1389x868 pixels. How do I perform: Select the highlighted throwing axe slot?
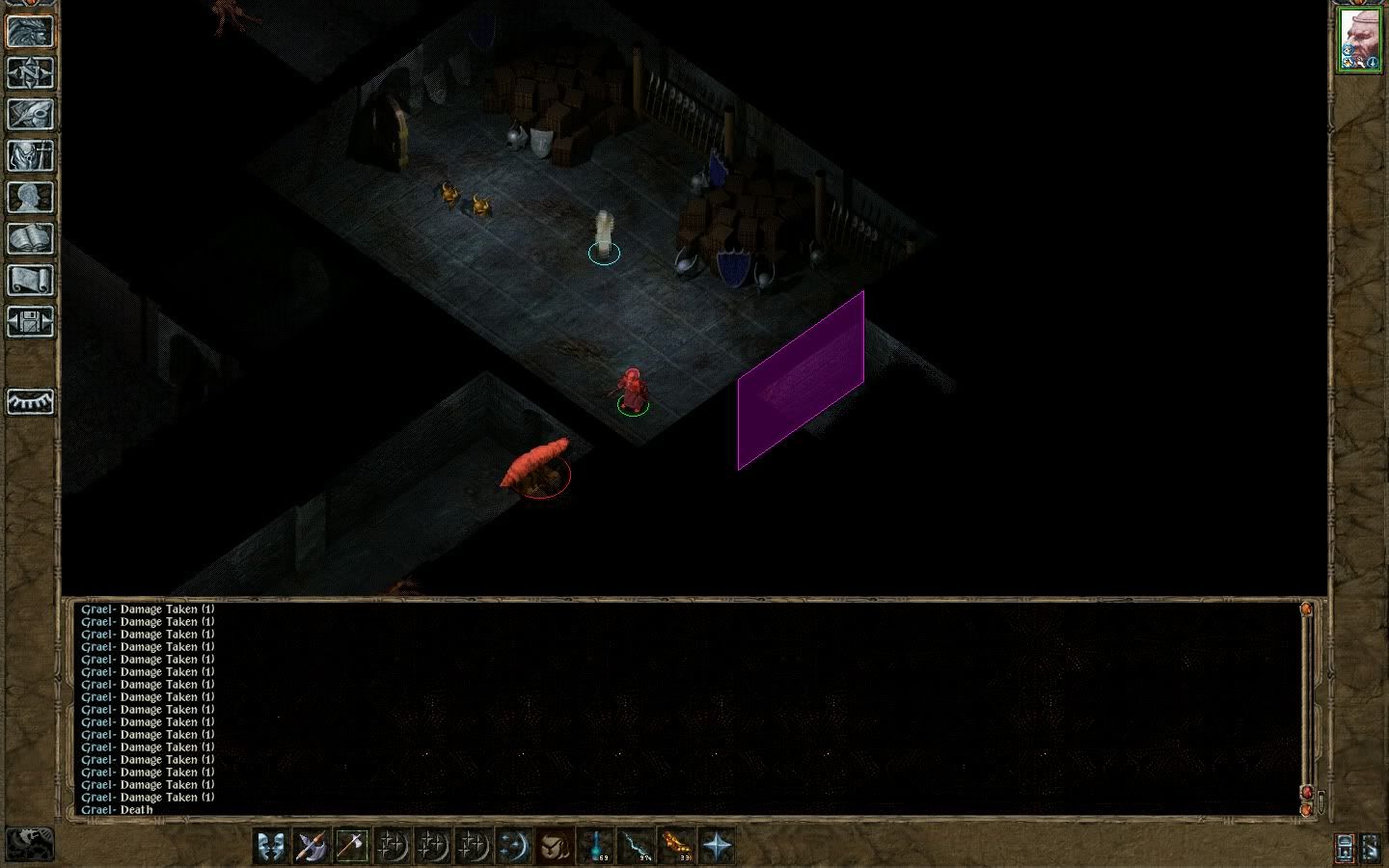pos(352,846)
